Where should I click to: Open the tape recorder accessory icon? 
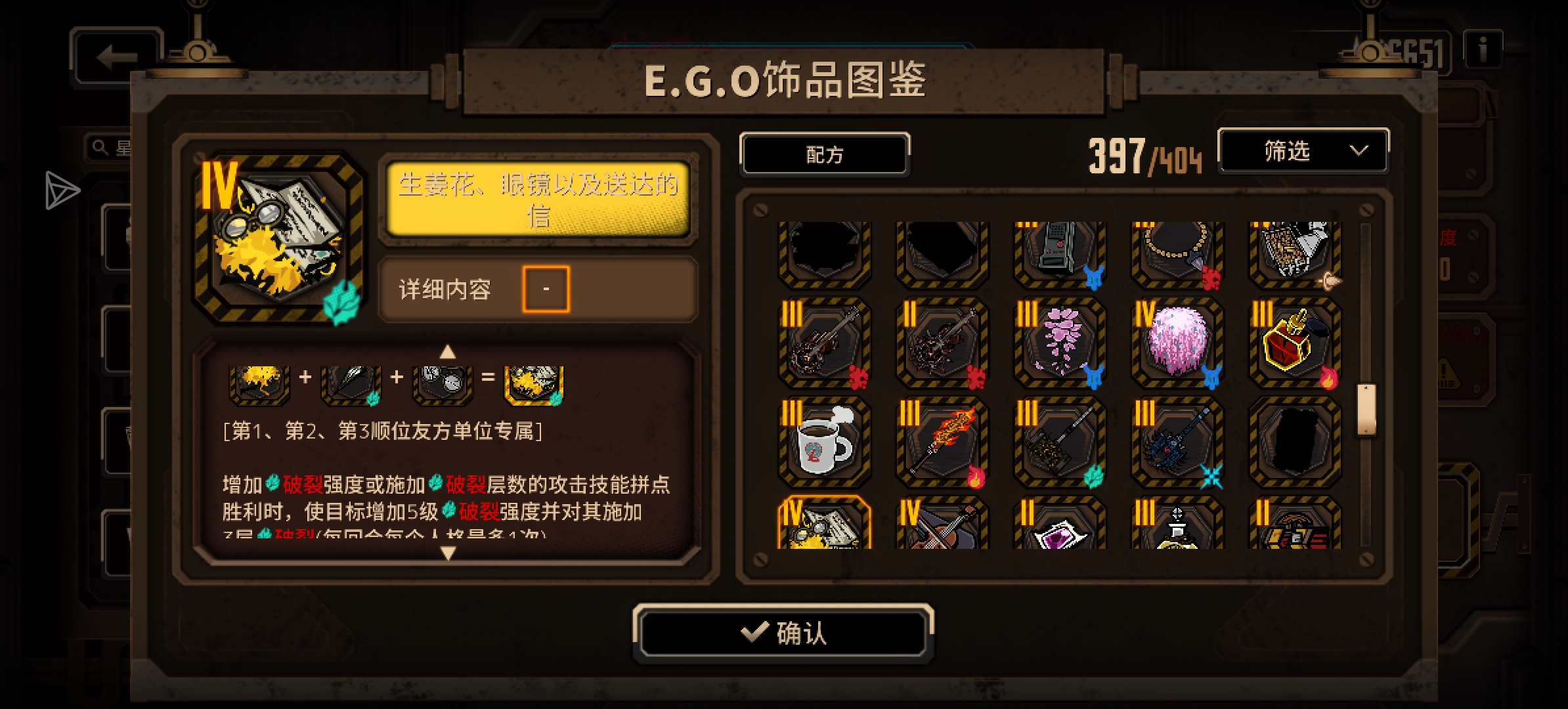1058,253
